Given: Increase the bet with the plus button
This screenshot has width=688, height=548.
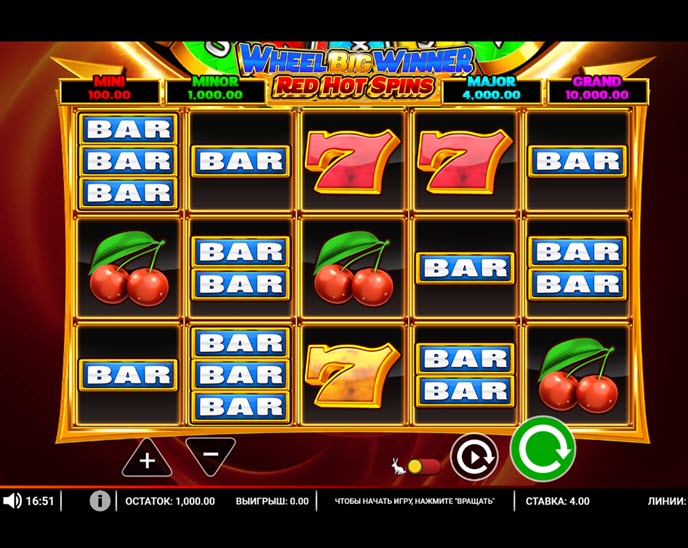Looking at the screenshot, I should 147,459.
